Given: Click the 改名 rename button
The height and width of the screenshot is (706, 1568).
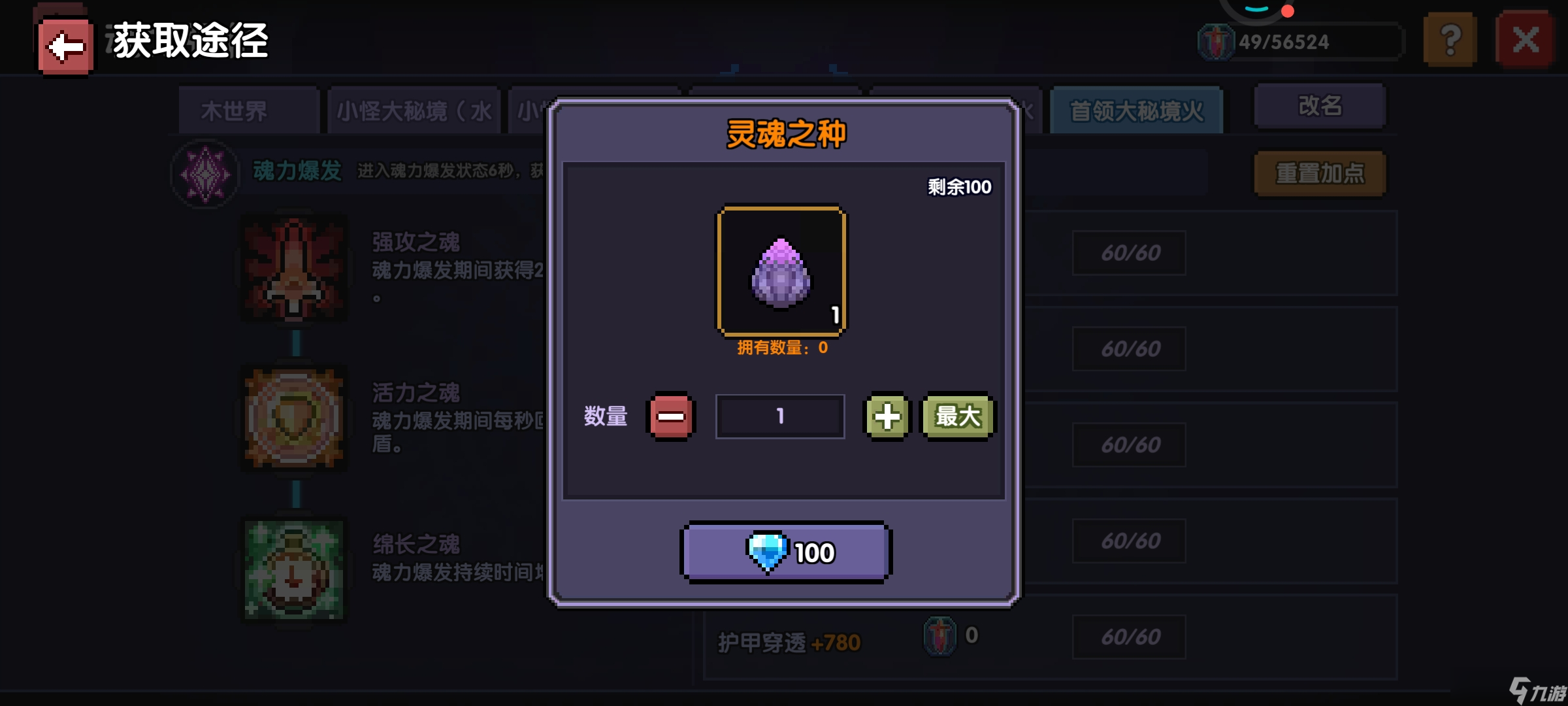Looking at the screenshot, I should 1319,105.
